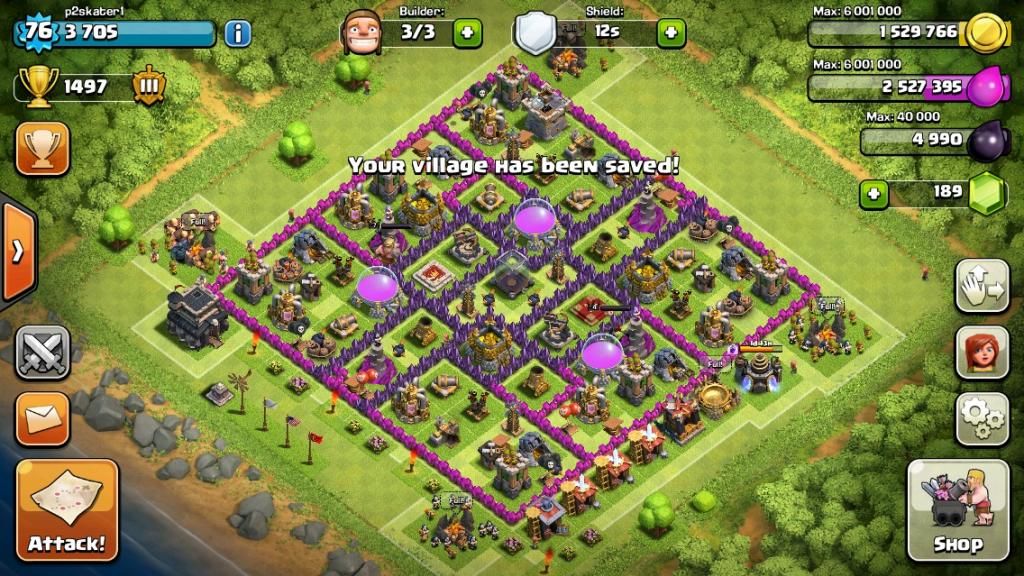Screen dimensions: 1024x576
Task: Click the gold coin resource icon
Action: click(x=987, y=33)
